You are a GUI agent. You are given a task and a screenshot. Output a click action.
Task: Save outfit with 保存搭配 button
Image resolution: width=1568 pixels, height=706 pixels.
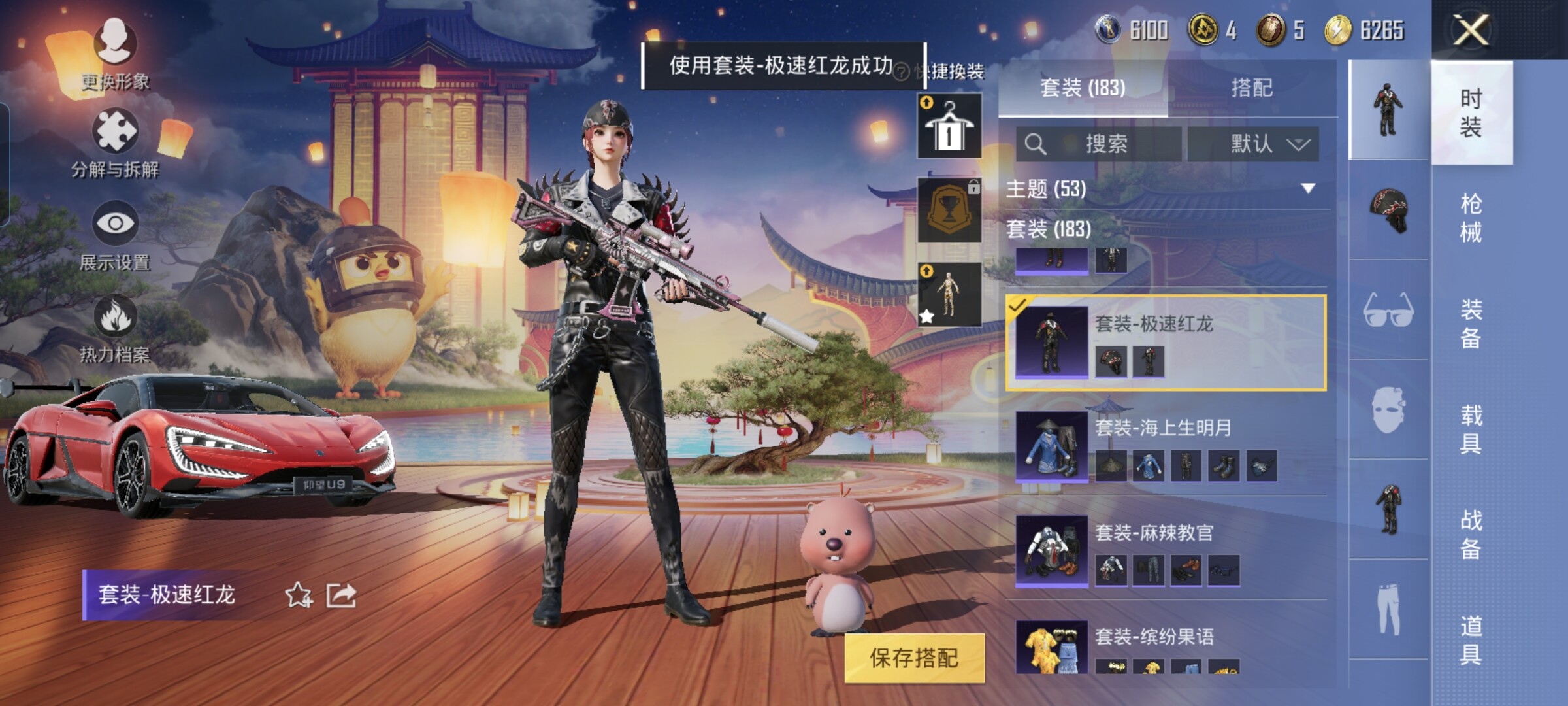click(913, 658)
